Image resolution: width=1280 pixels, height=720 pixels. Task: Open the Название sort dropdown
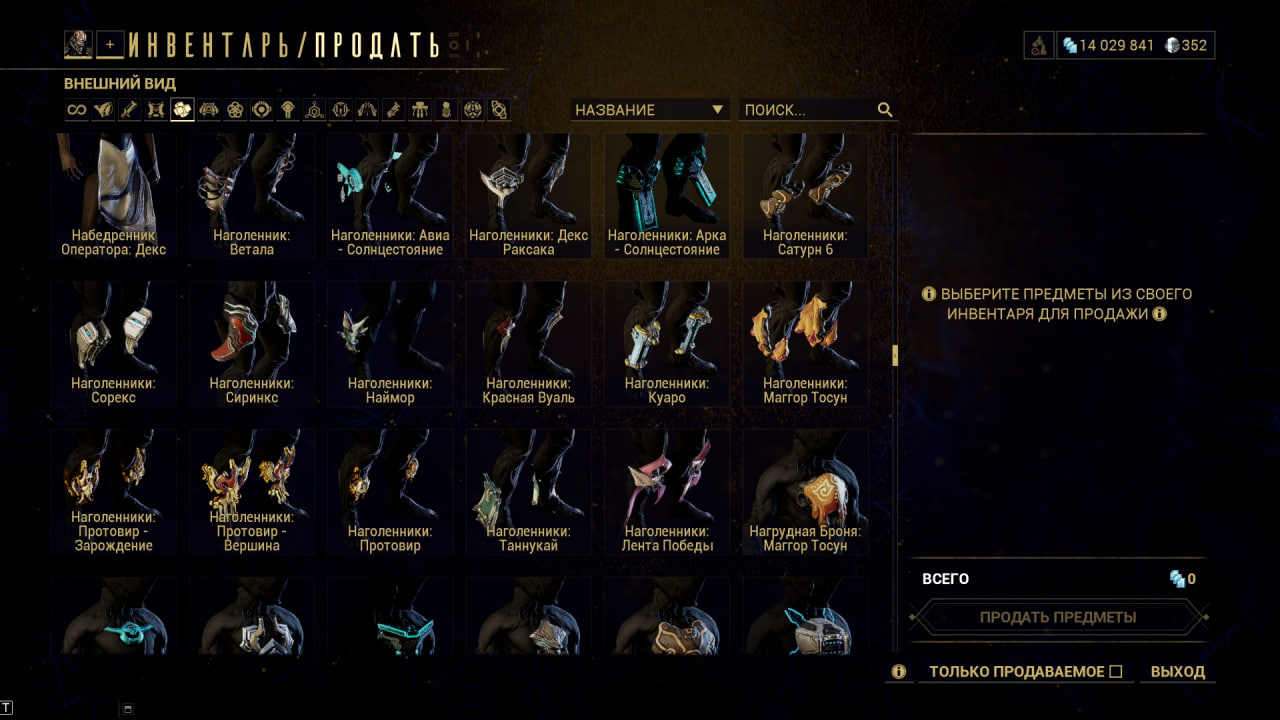tap(649, 110)
